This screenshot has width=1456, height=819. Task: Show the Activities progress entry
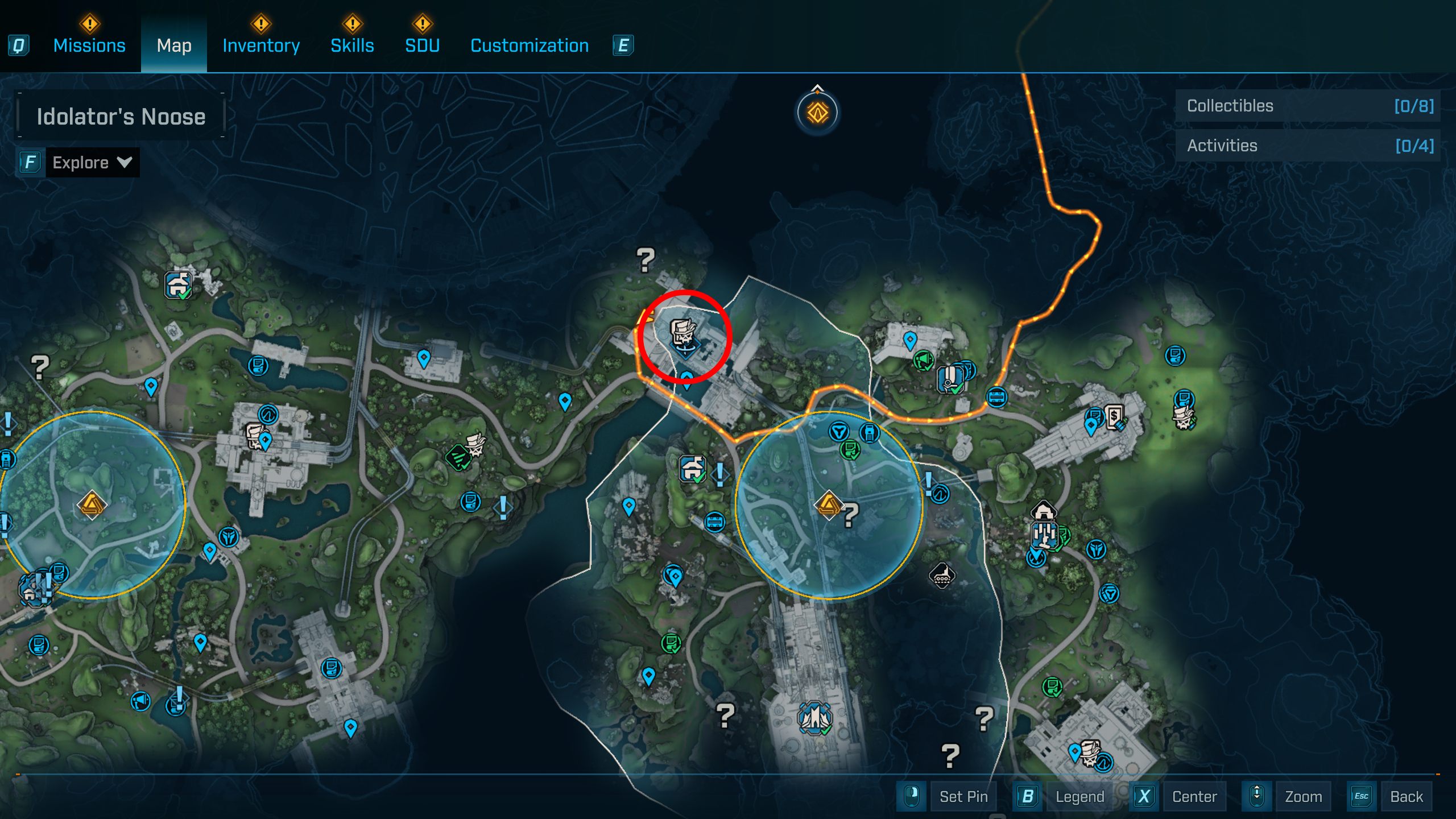[1308, 146]
